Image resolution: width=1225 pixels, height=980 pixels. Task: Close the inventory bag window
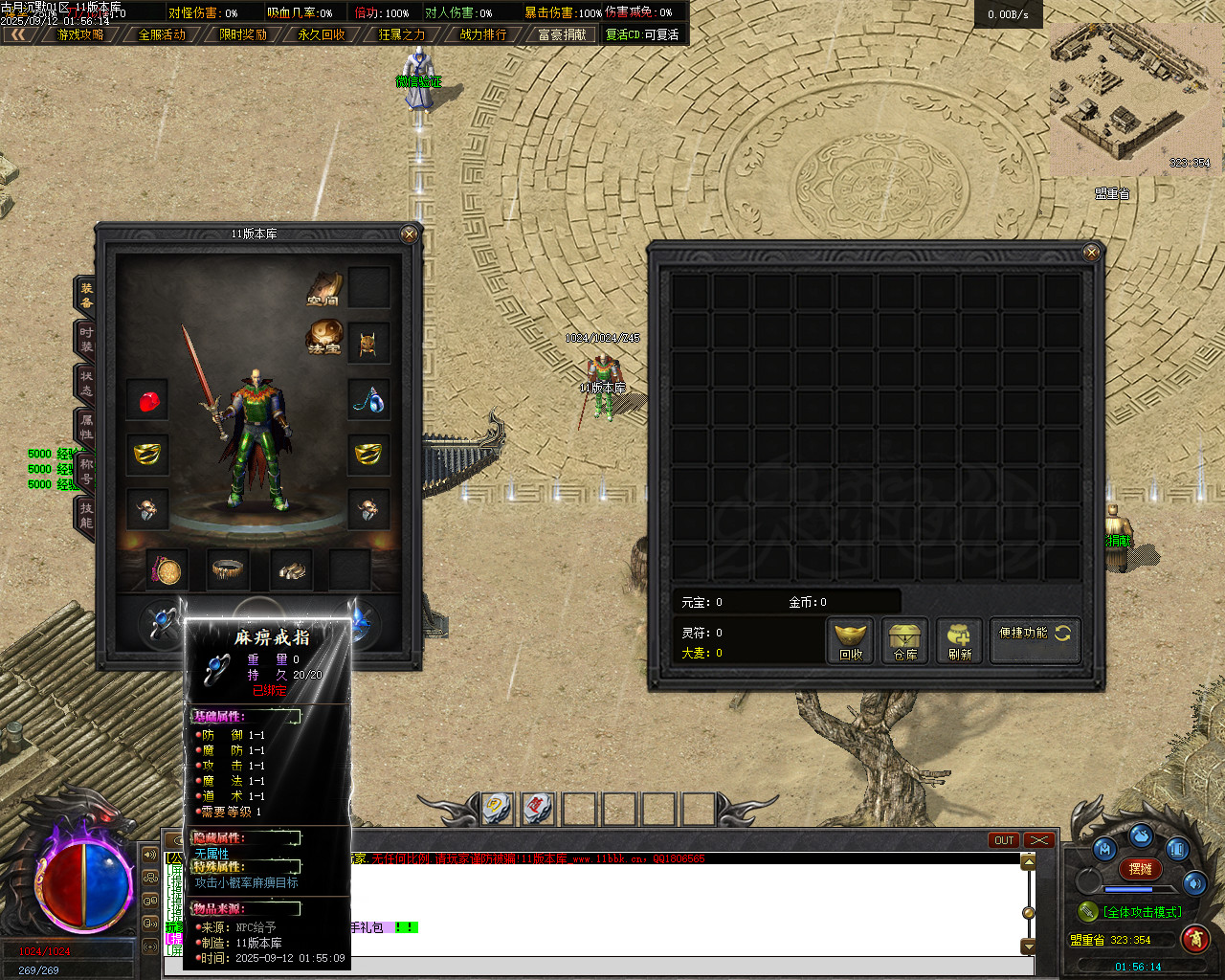coord(1091,252)
